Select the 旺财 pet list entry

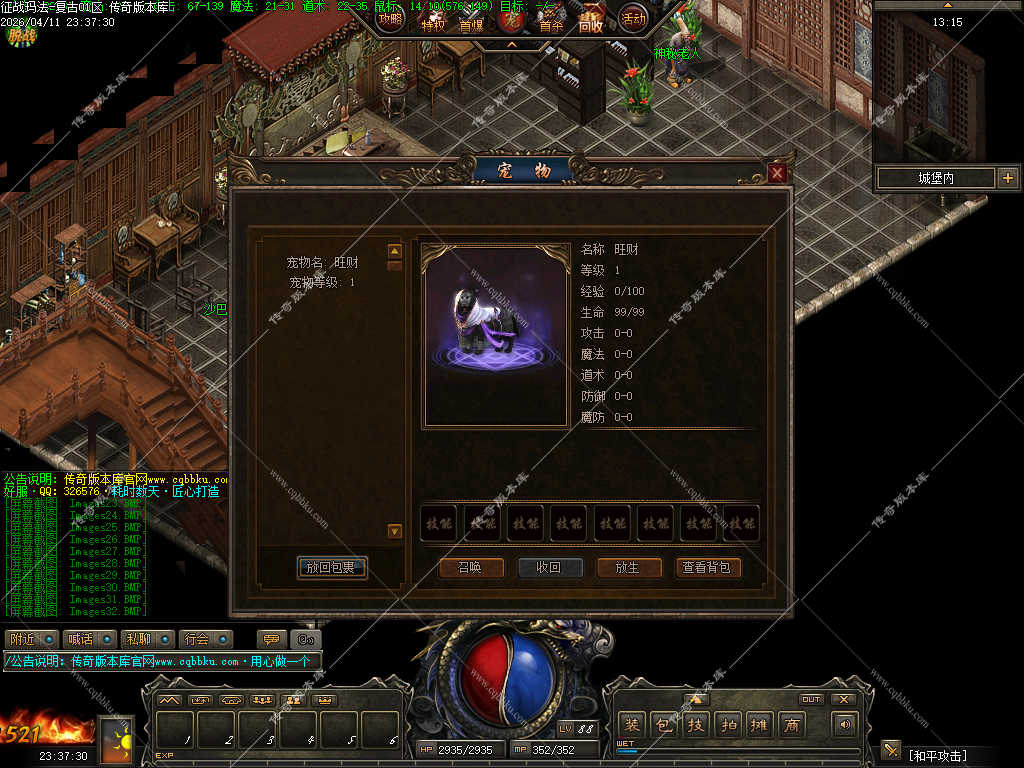coord(322,263)
